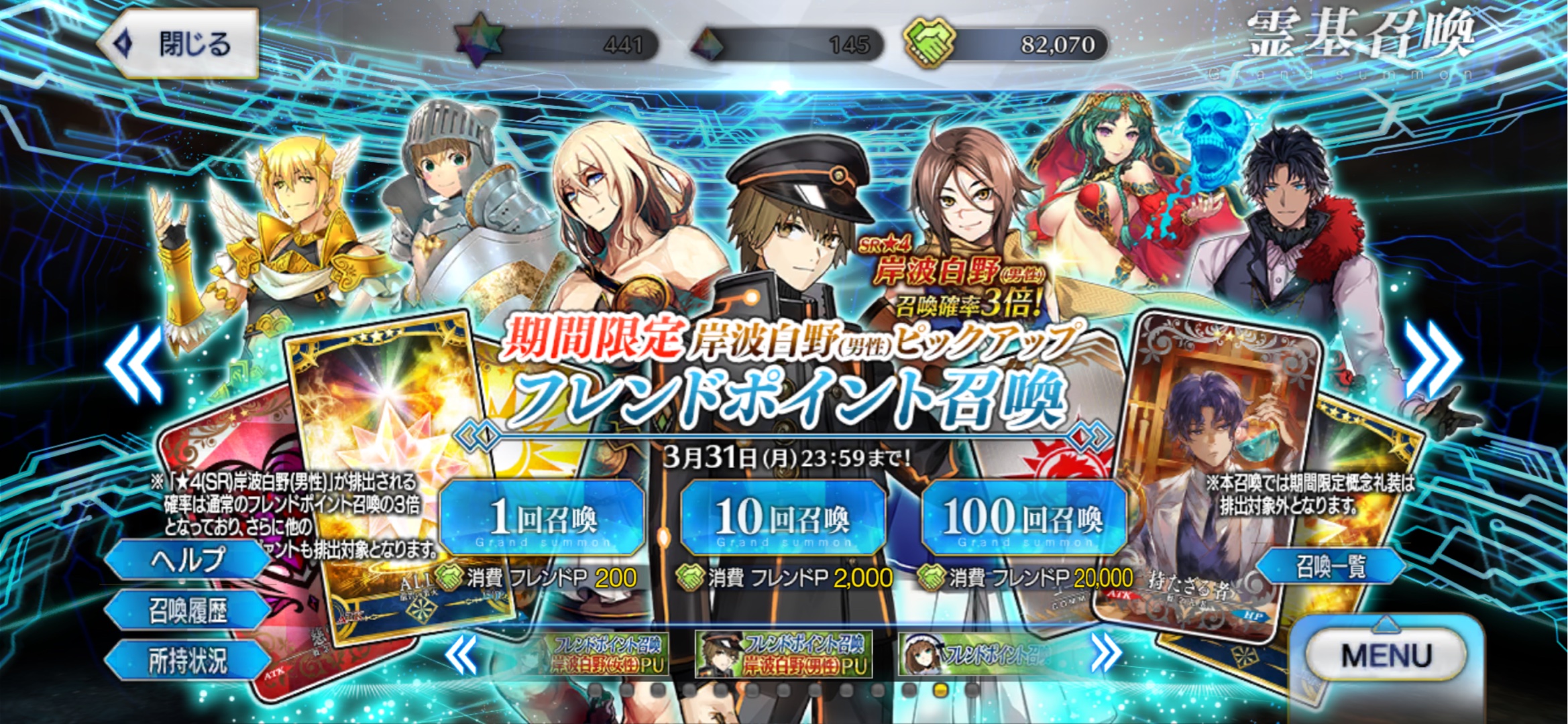Click the small left arrow of banner strip
The width and height of the screenshot is (1568, 724).
[x=463, y=654]
